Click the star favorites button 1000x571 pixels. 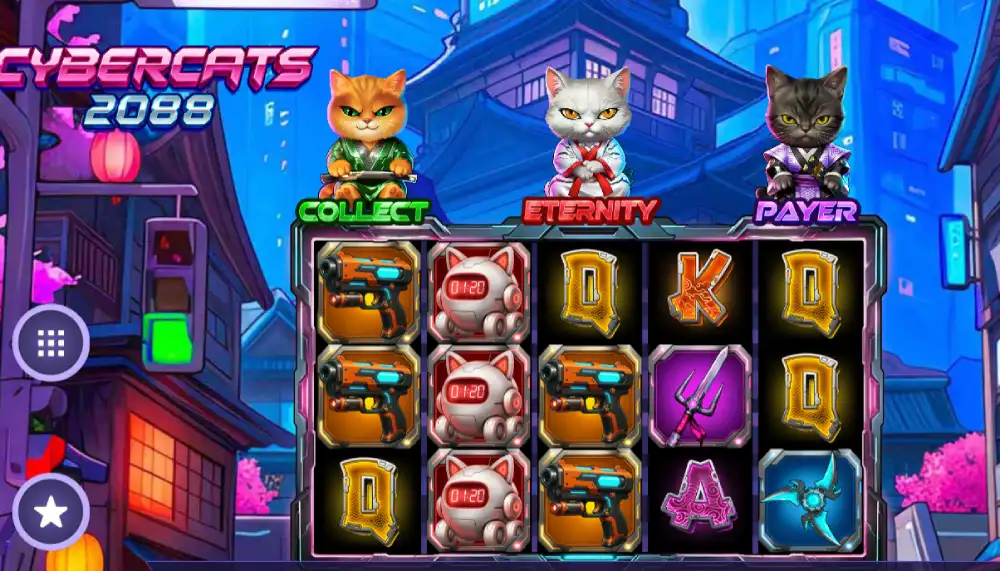[x=51, y=512]
